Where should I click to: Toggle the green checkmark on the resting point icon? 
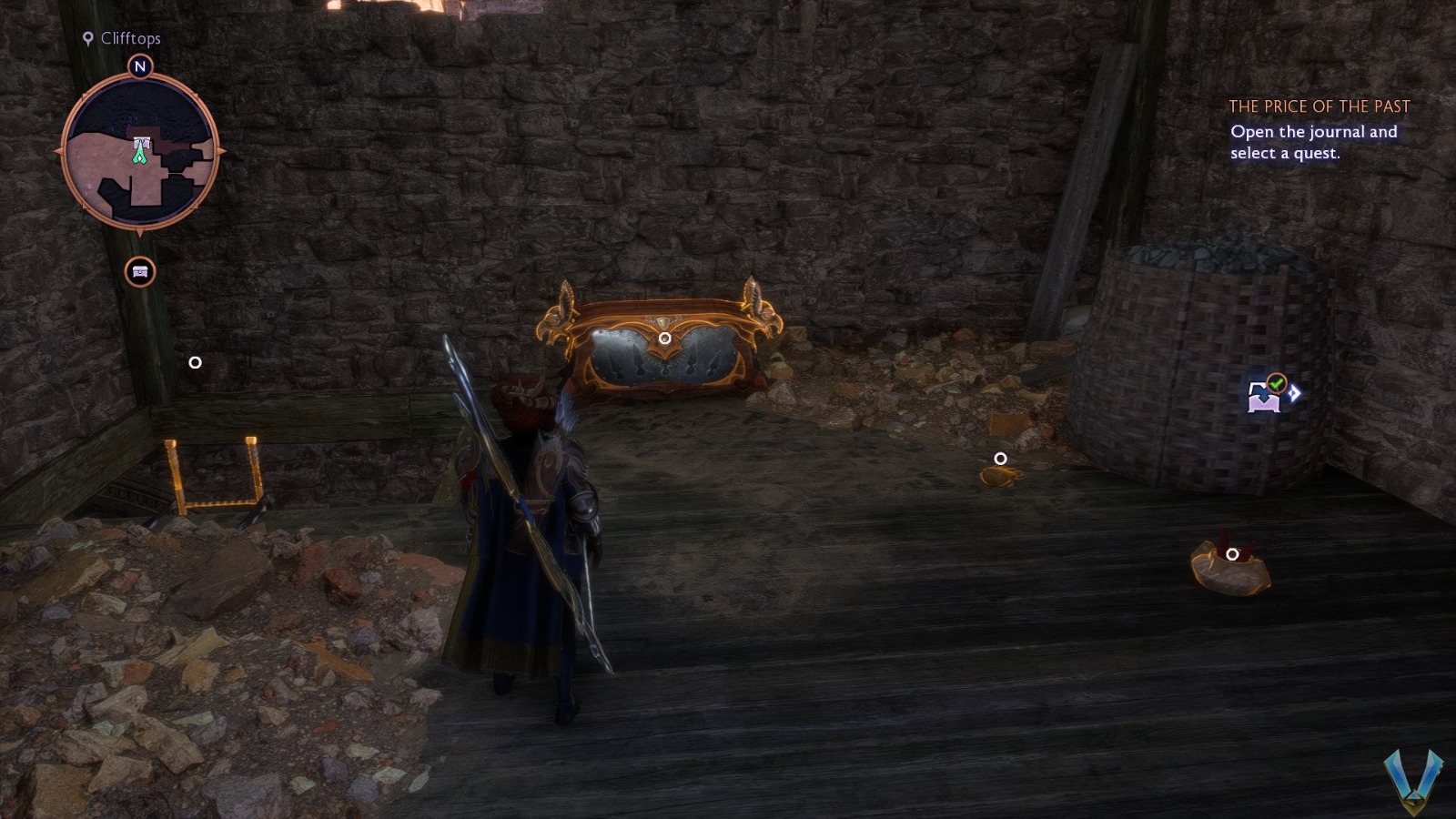click(1277, 383)
